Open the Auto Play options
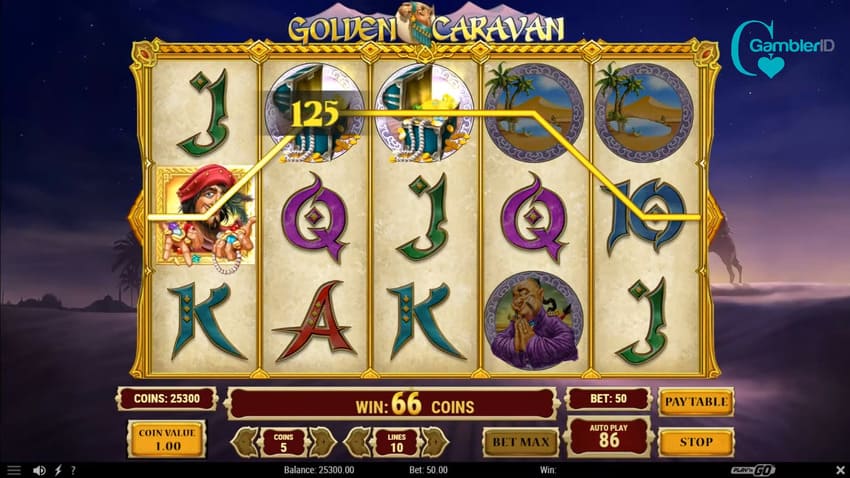The image size is (850, 478). (607, 437)
